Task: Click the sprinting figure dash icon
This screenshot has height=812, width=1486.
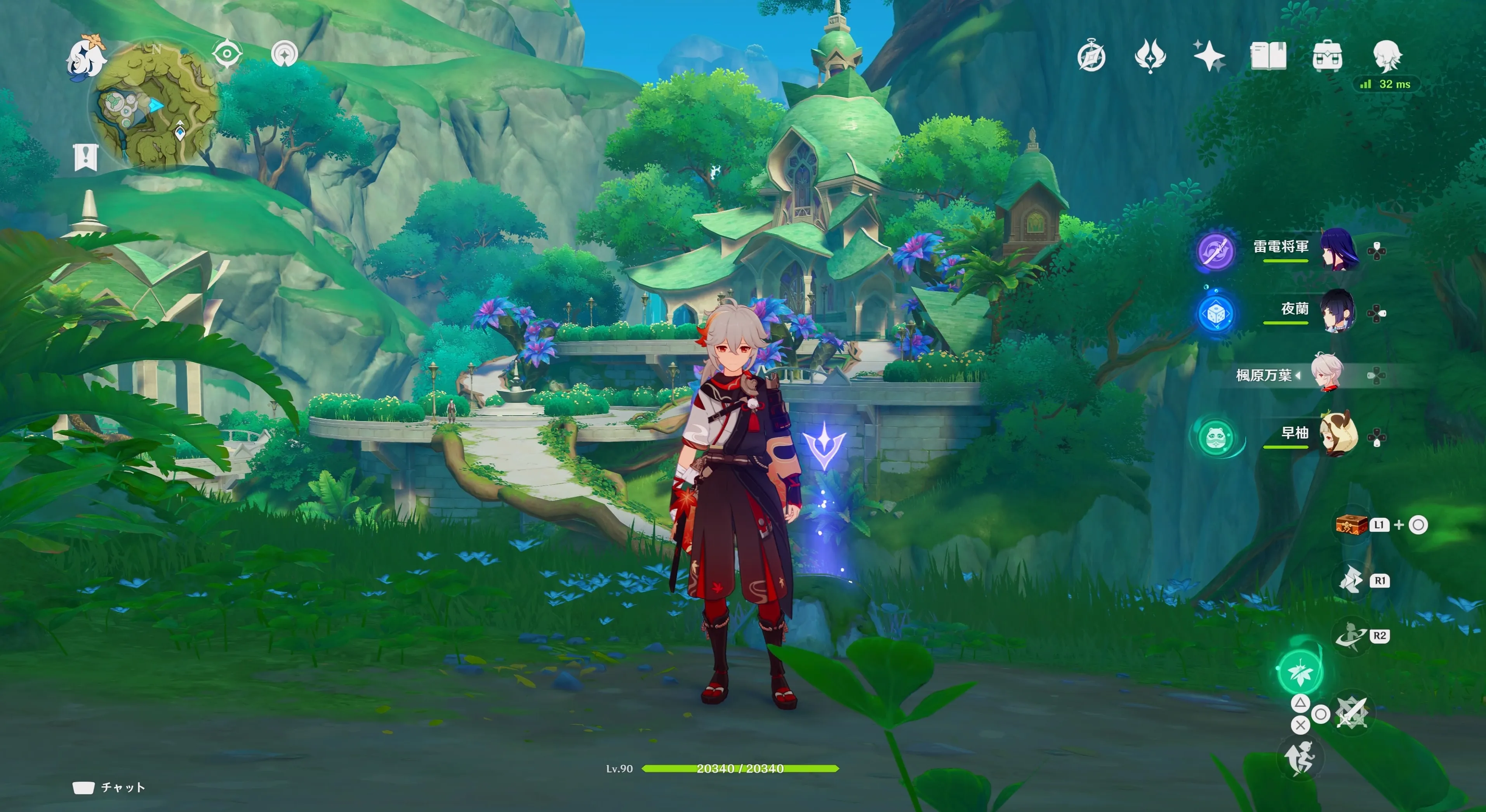Action: [x=1300, y=757]
